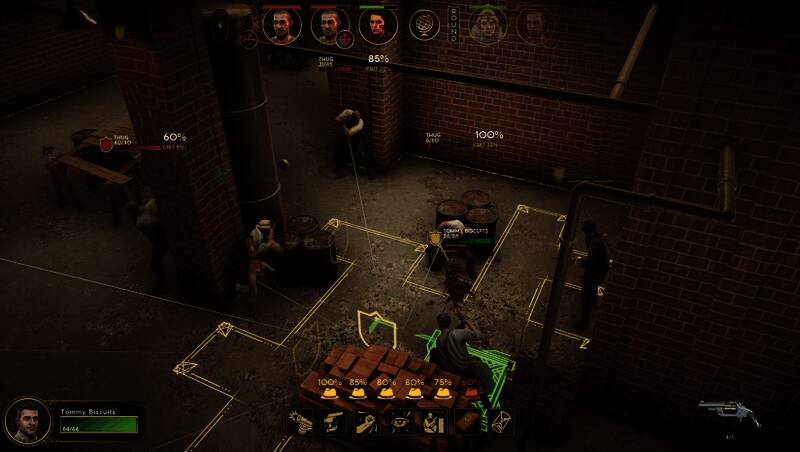Click the hourglass end turn icon
Screen dimensions: 800x452
click(x=501, y=422)
